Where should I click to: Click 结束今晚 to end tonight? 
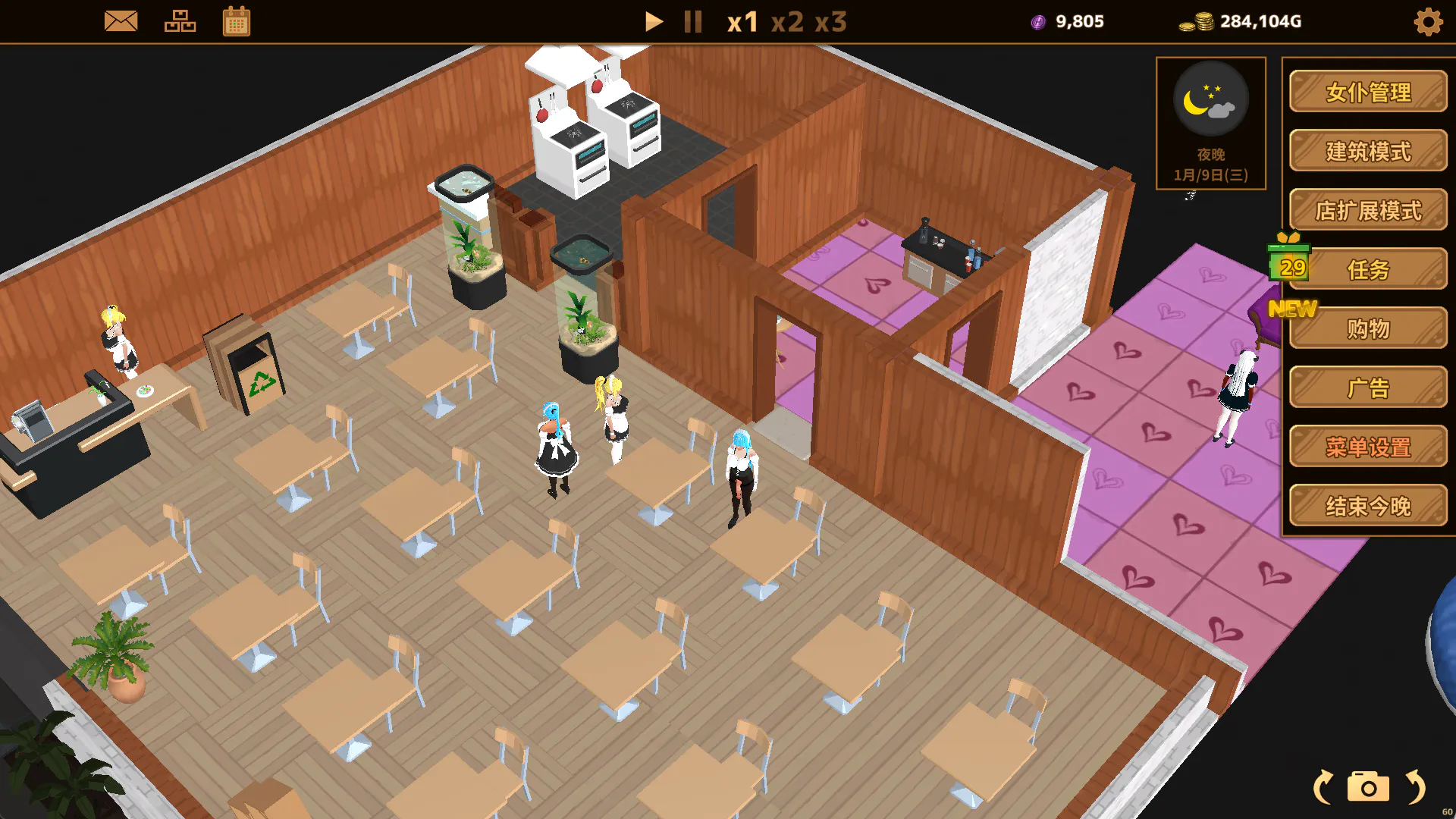1368,506
